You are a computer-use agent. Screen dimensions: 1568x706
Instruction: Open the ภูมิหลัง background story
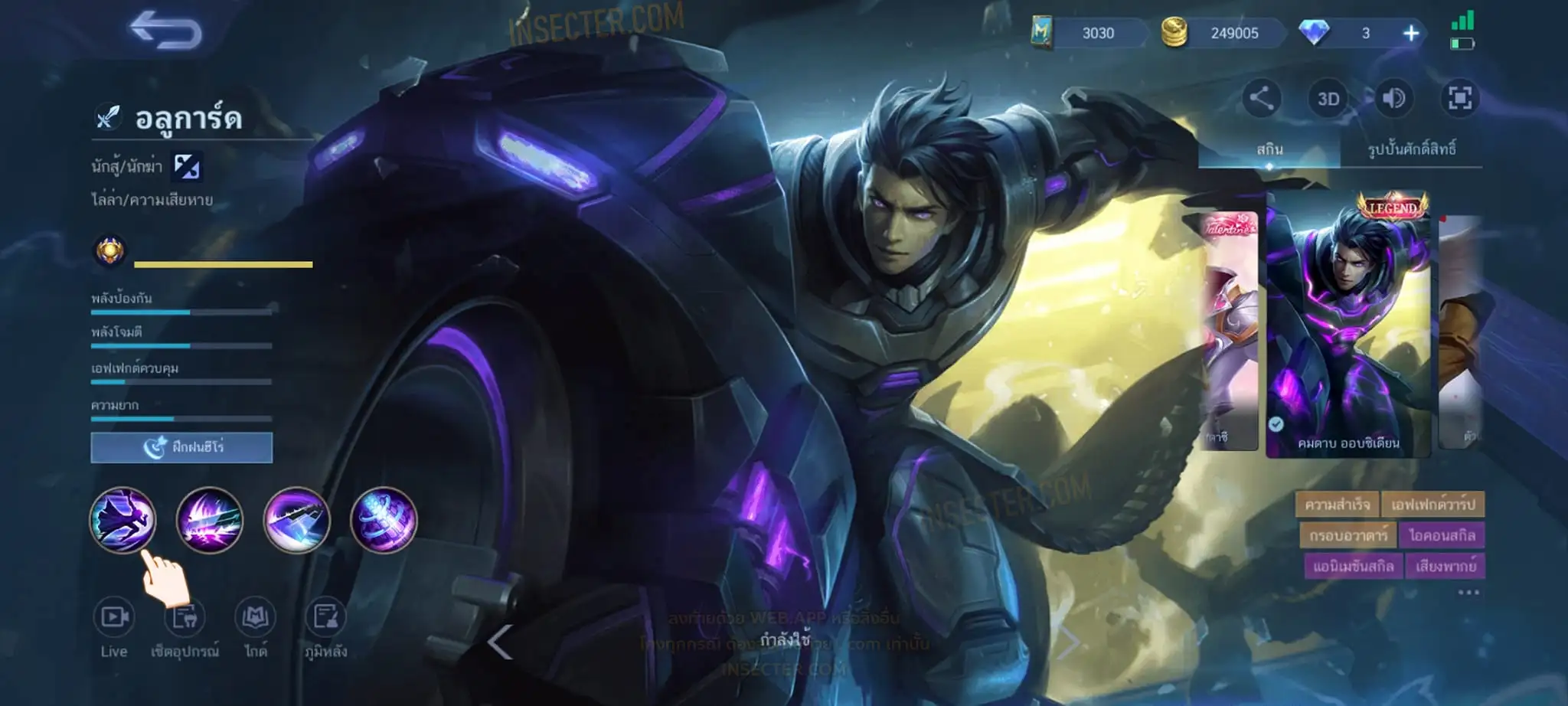point(326,627)
